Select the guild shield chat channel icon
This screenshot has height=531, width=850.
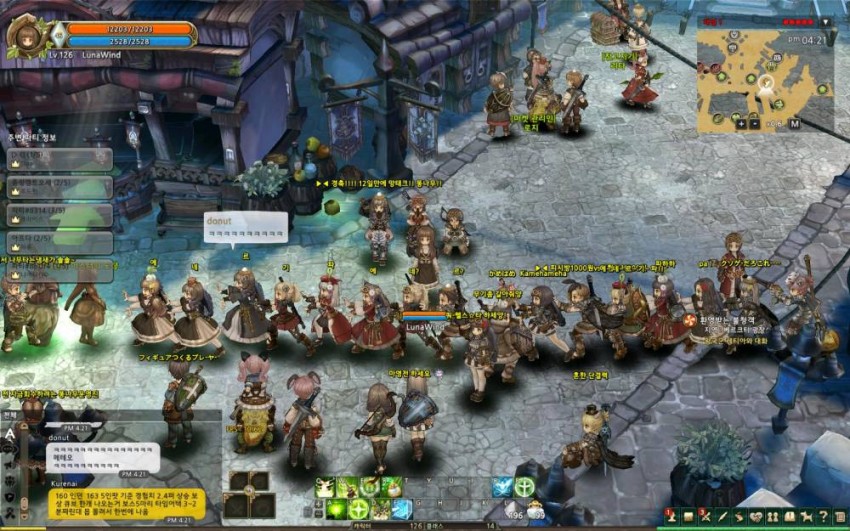click(10, 497)
